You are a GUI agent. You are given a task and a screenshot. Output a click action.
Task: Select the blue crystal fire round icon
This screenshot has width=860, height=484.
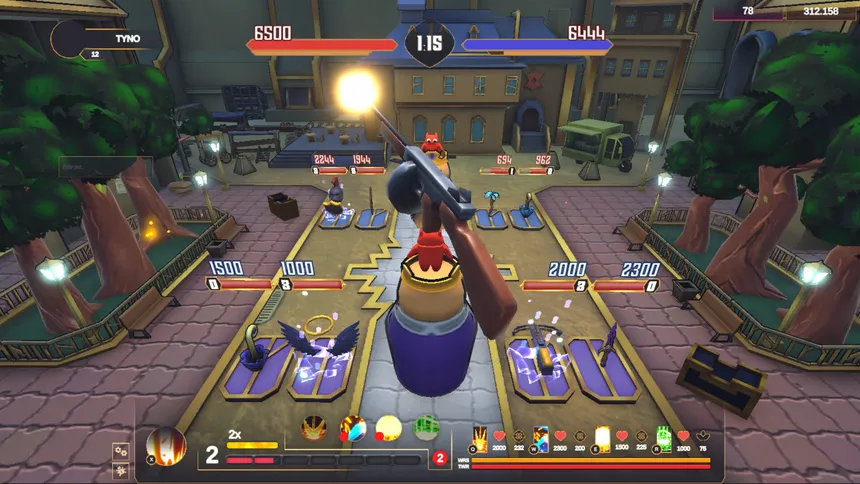353,429
